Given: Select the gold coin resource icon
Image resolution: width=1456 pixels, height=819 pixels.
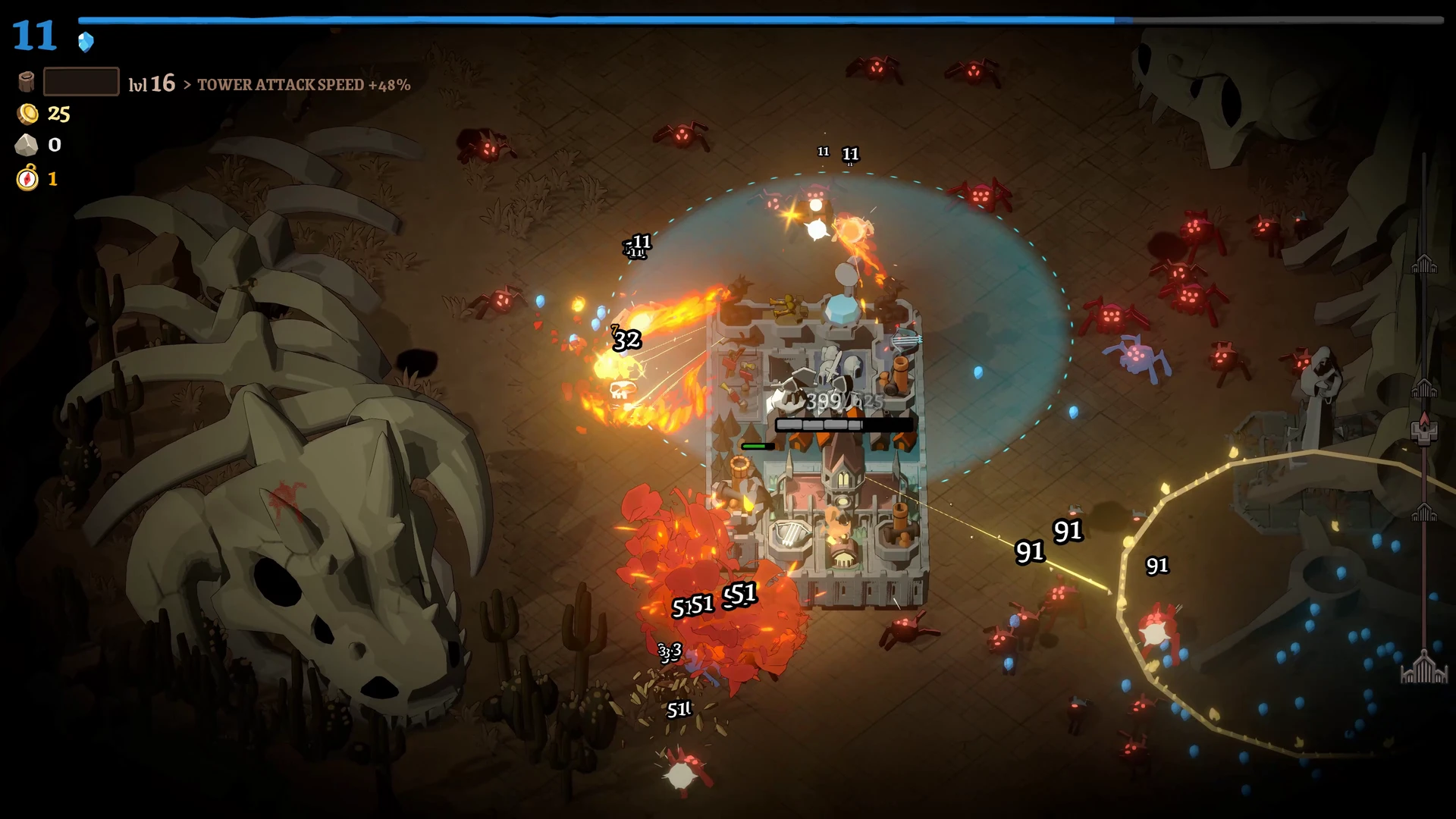Looking at the screenshot, I should [28, 114].
